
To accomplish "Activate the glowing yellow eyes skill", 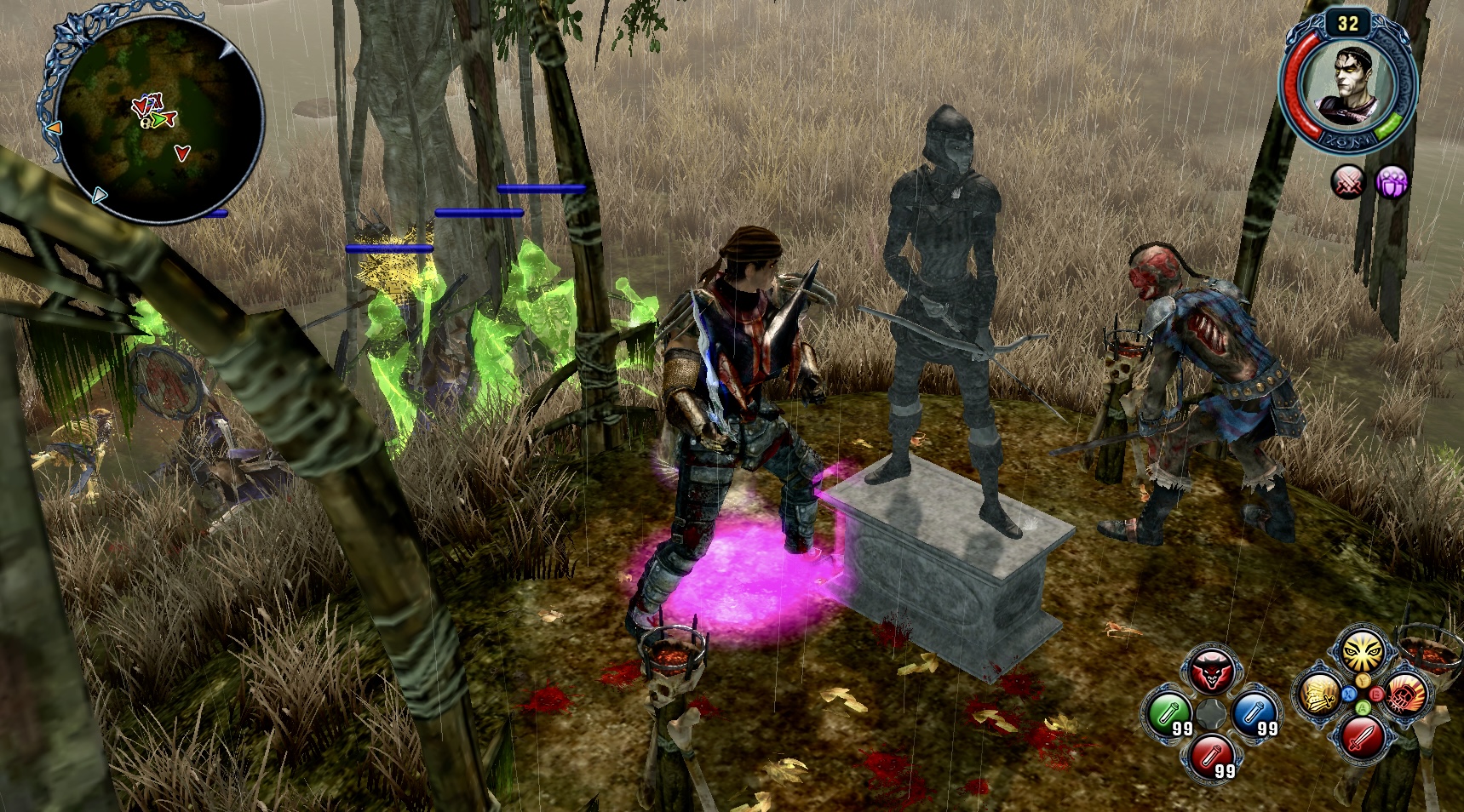I will click(1362, 653).
